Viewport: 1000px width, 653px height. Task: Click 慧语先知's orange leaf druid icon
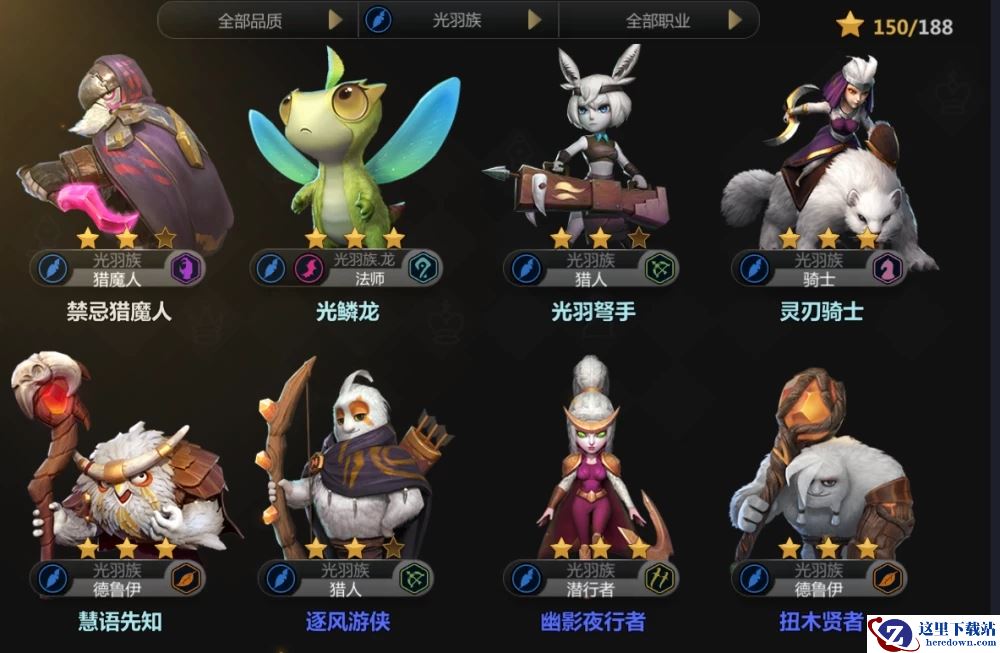tap(187, 578)
